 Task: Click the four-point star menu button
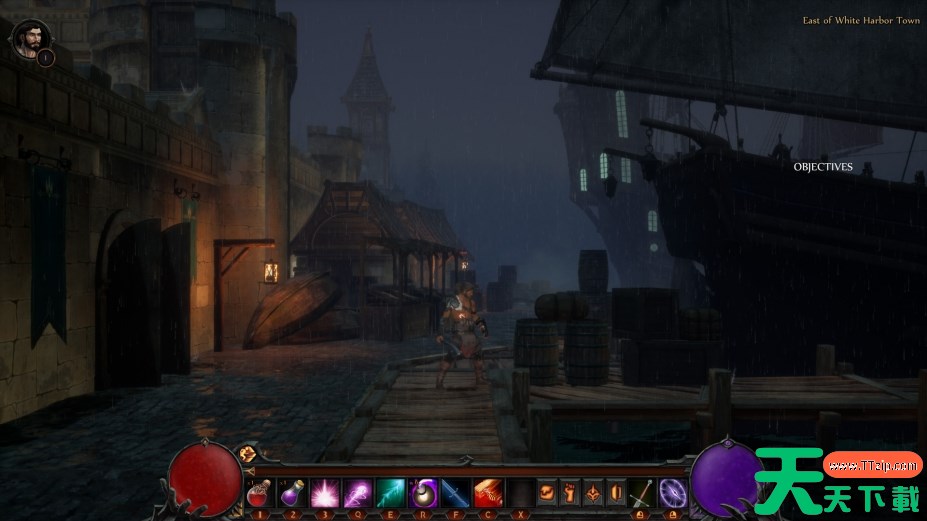(593, 493)
